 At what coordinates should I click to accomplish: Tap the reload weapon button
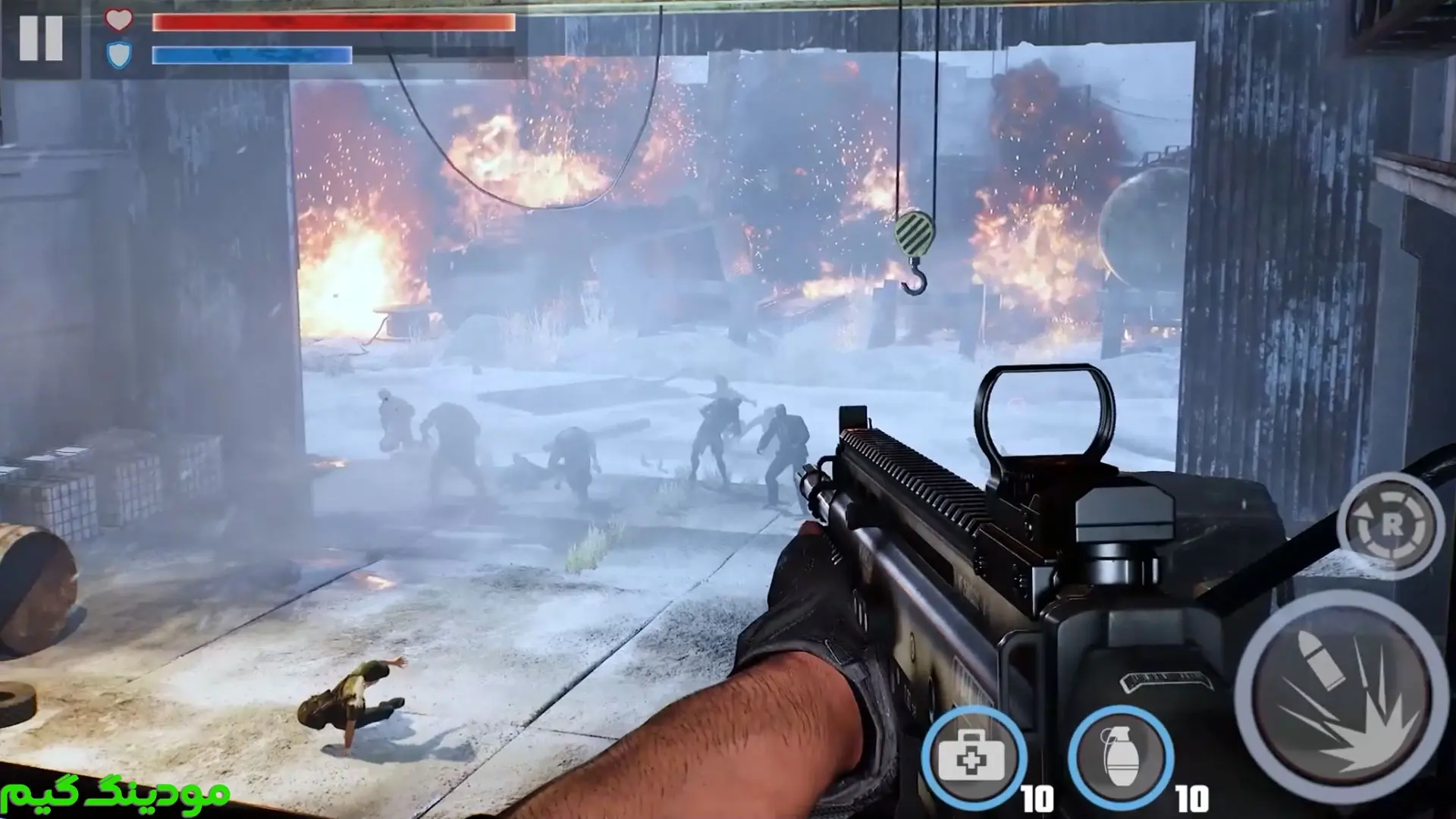[x=1391, y=526]
